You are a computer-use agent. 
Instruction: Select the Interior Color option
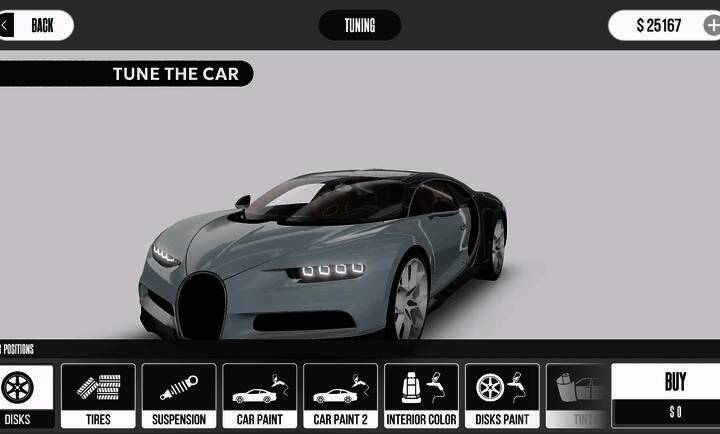click(422, 396)
